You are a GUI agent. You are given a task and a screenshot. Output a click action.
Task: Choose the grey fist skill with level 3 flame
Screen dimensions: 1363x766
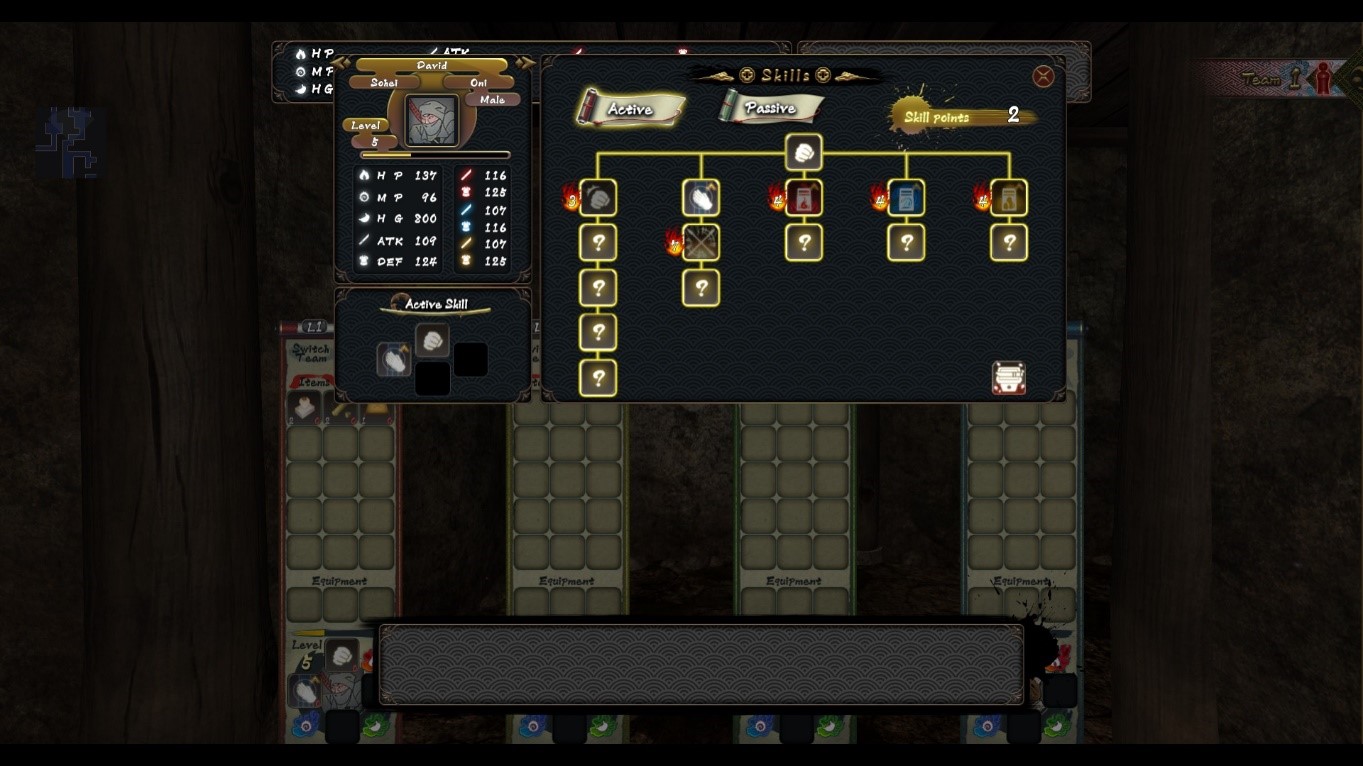click(x=598, y=198)
